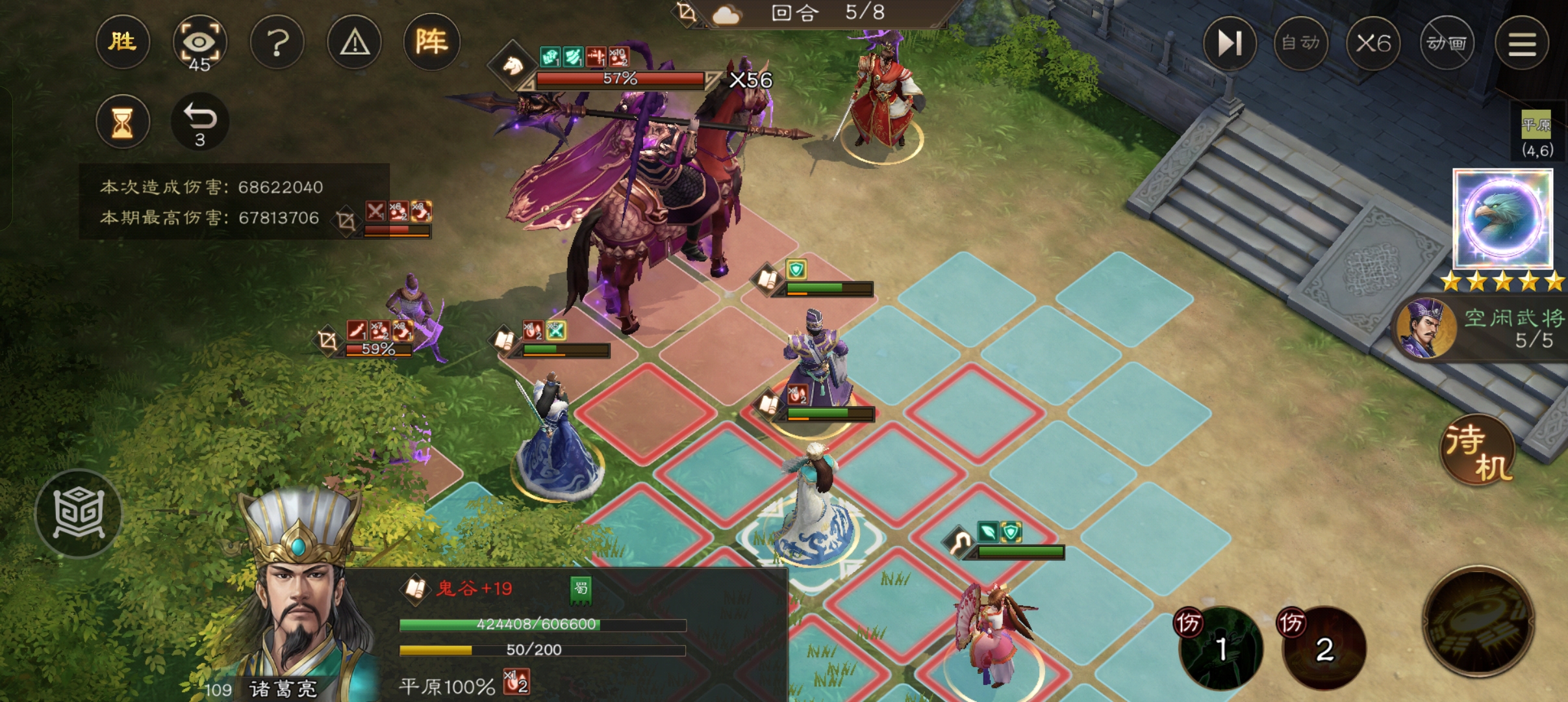
Task: Open the 阵 formation button
Action: [x=432, y=42]
